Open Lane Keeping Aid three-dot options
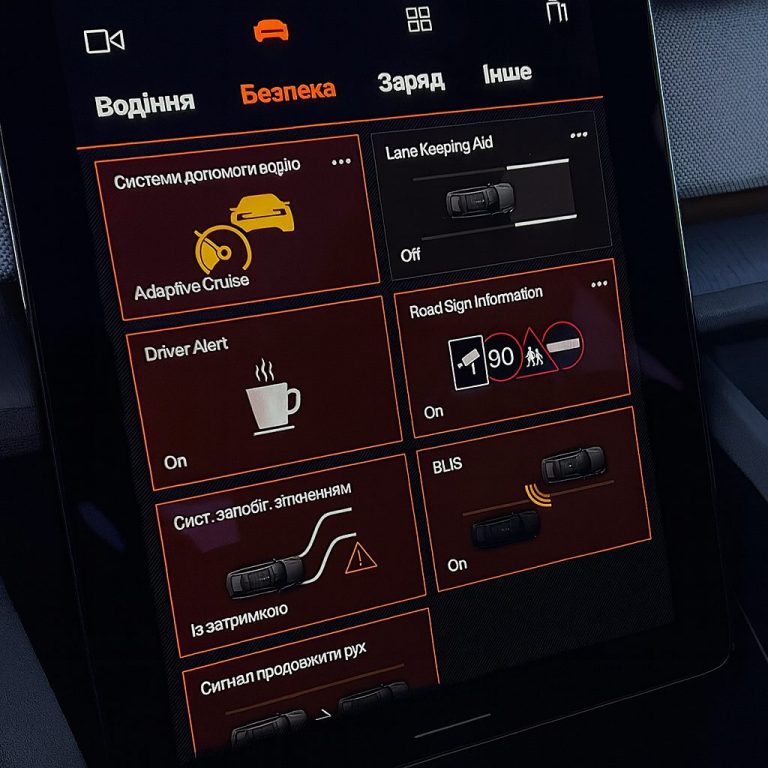 (x=579, y=135)
